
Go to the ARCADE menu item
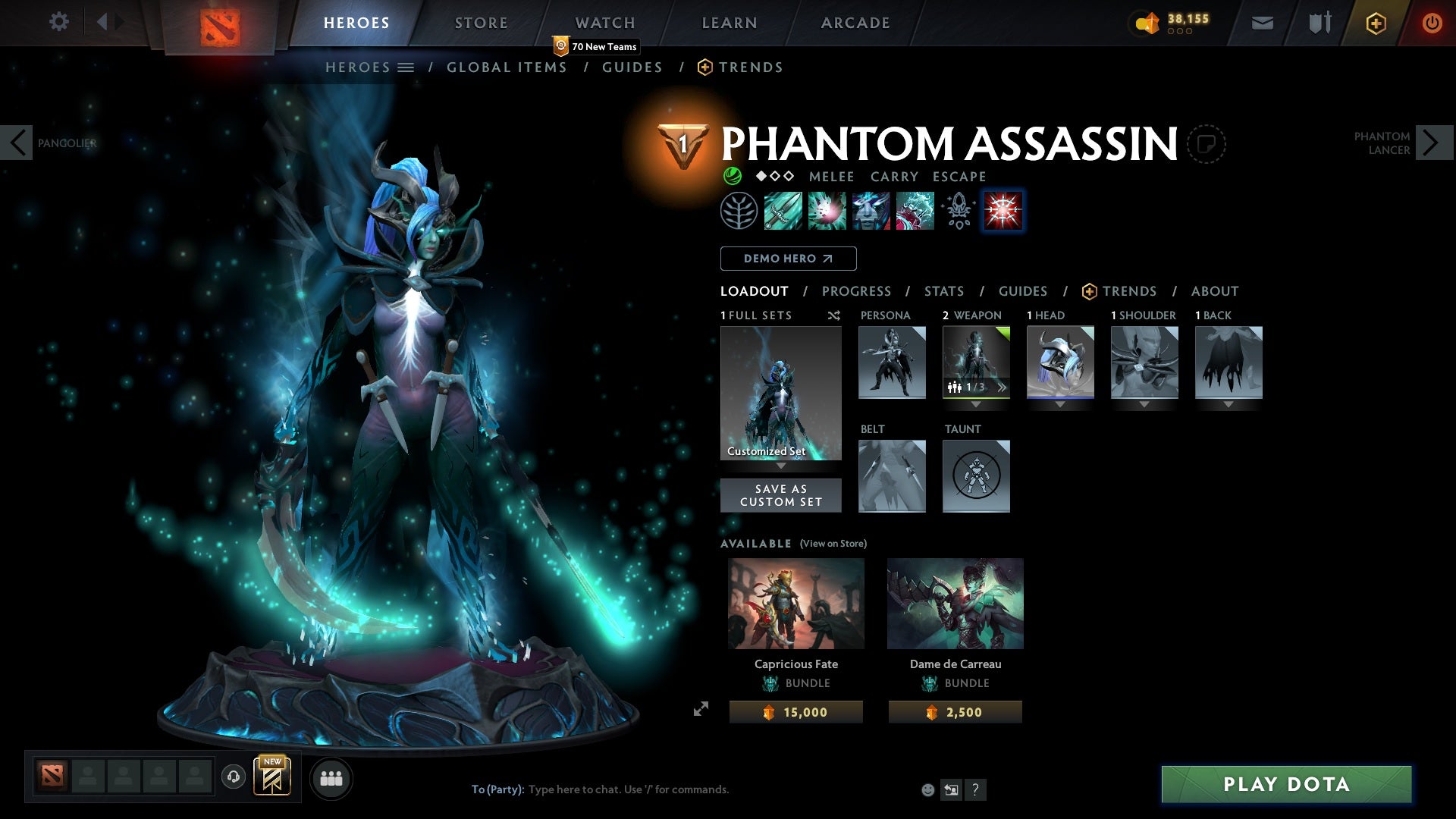click(x=855, y=22)
